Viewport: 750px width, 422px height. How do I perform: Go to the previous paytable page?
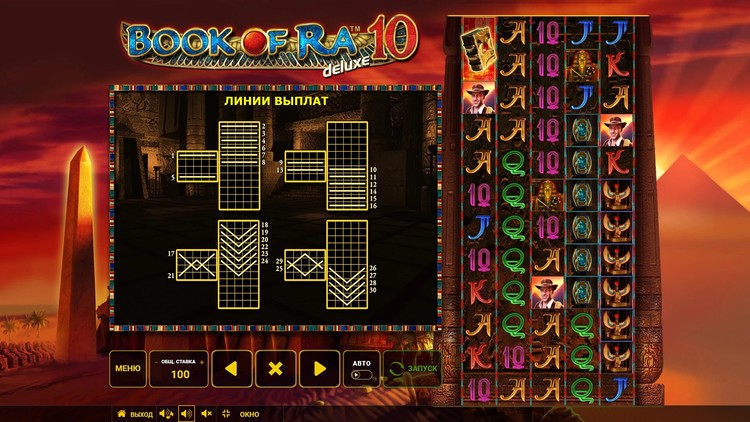[x=231, y=368]
